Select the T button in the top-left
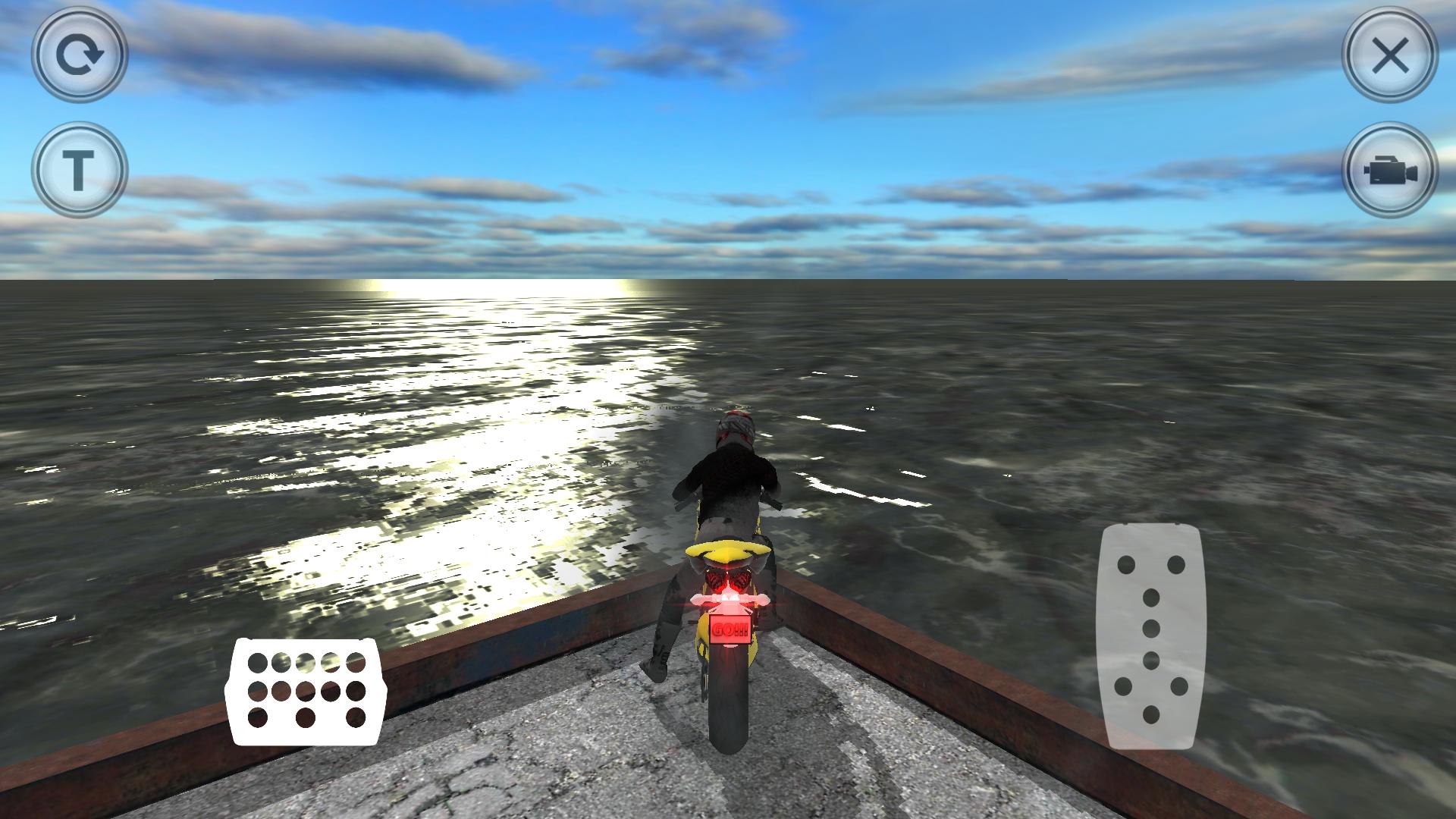 [80, 168]
